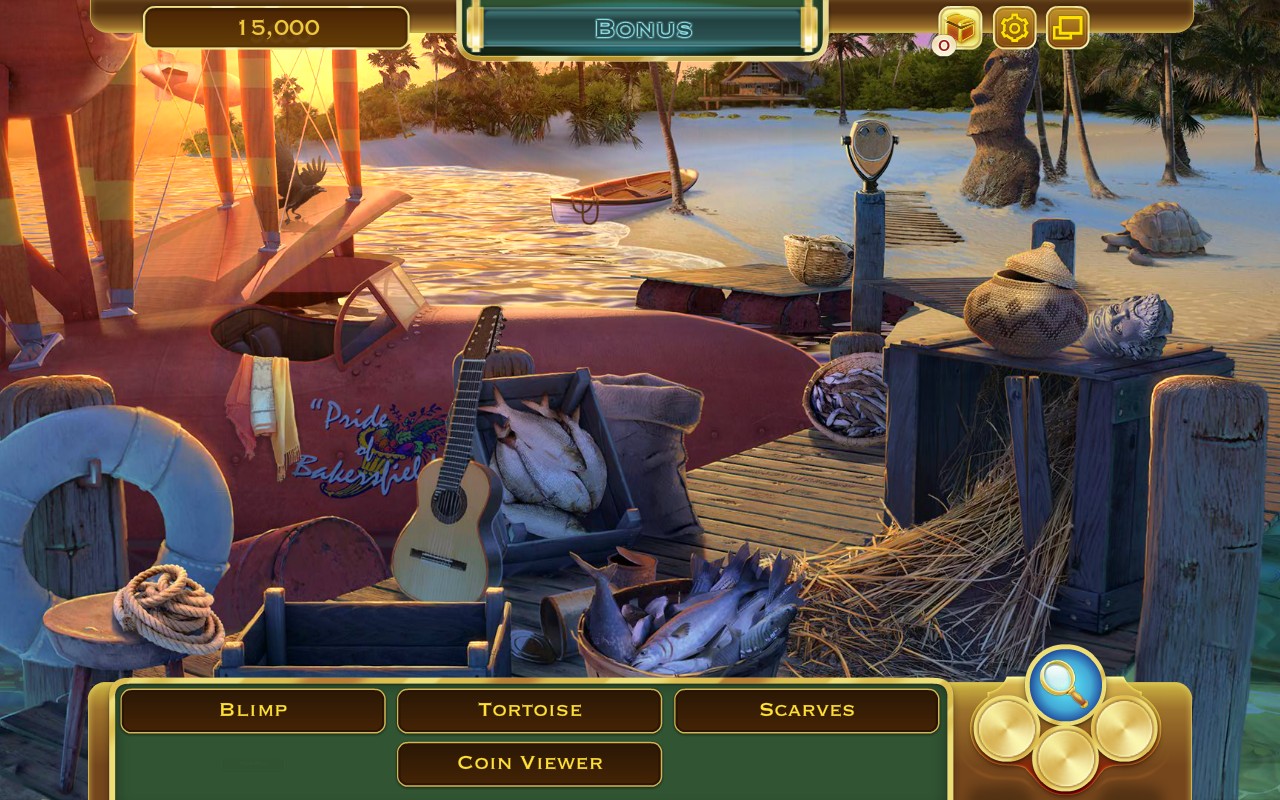This screenshot has height=800, width=1280.
Task: Open the treasure chest icon
Action: point(960,27)
